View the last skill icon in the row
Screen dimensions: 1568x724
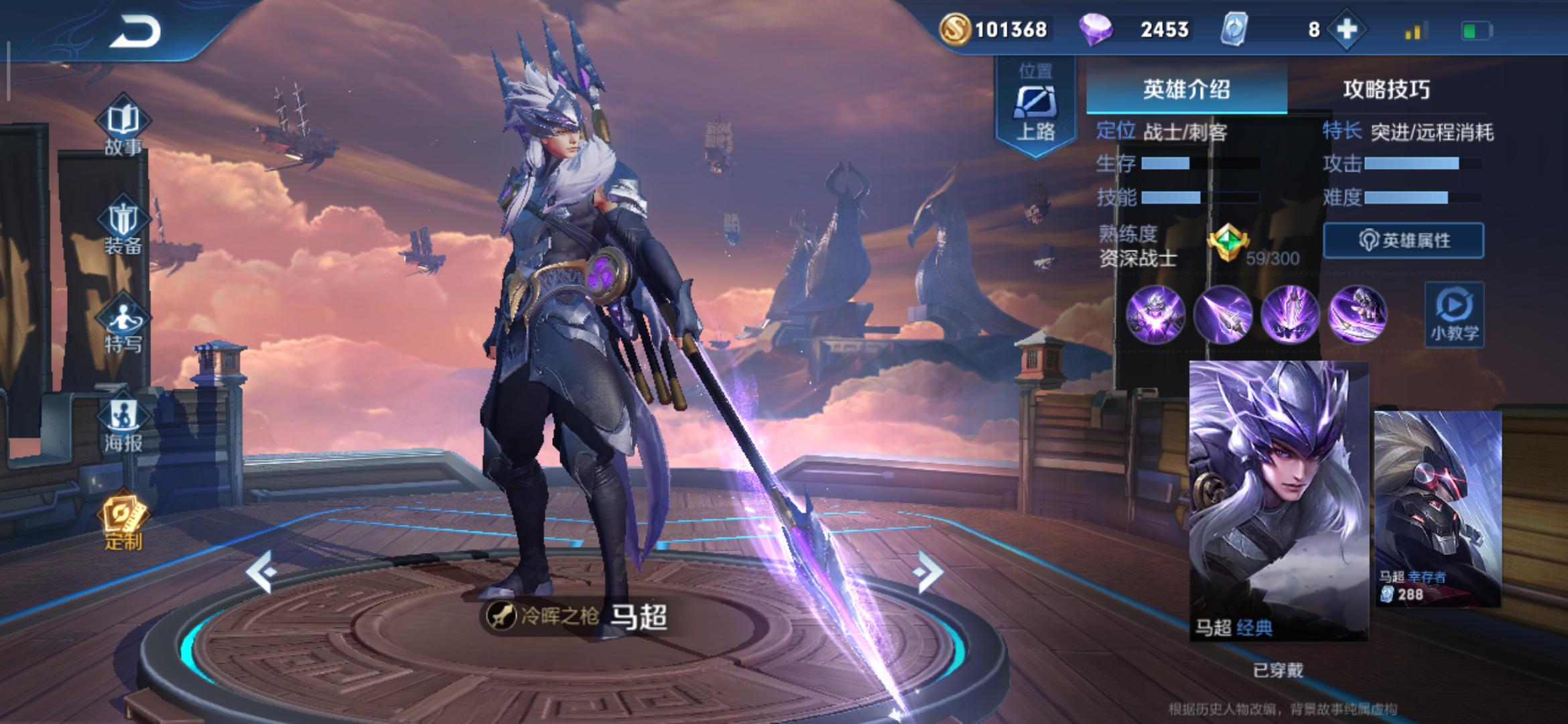click(x=1357, y=314)
